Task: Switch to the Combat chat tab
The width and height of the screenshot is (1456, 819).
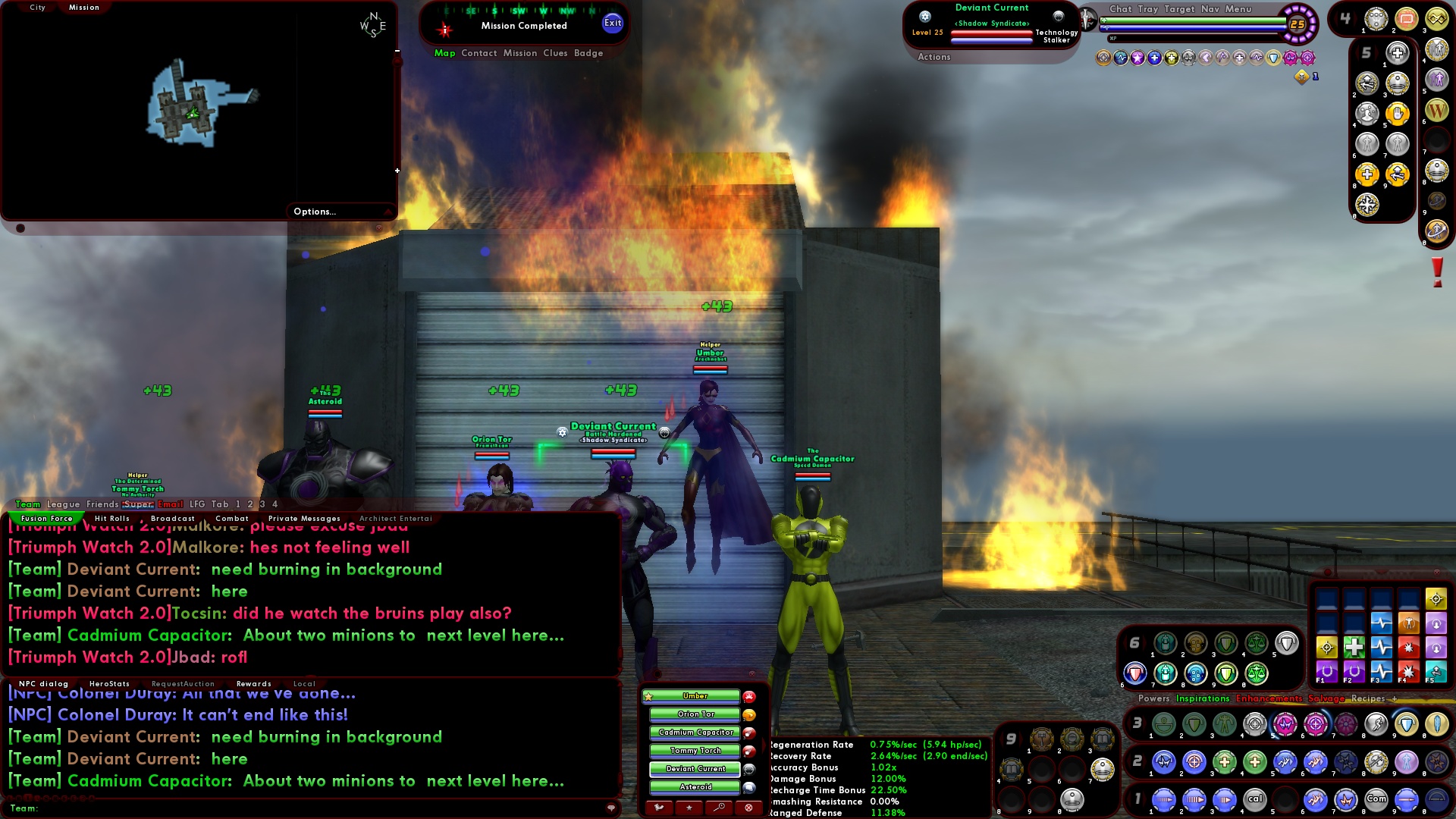Action: 232,518
